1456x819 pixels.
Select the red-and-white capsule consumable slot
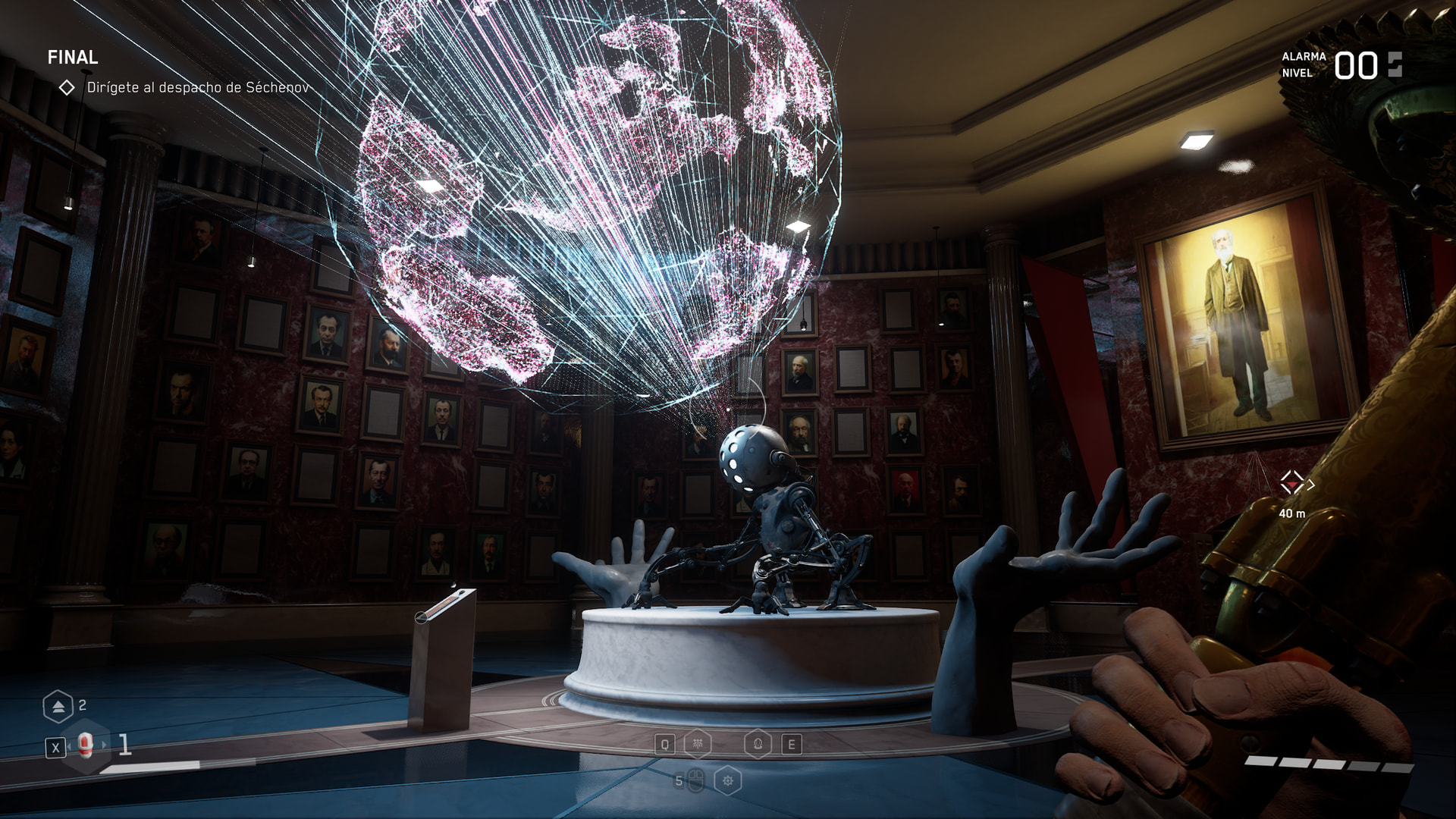tap(86, 746)
